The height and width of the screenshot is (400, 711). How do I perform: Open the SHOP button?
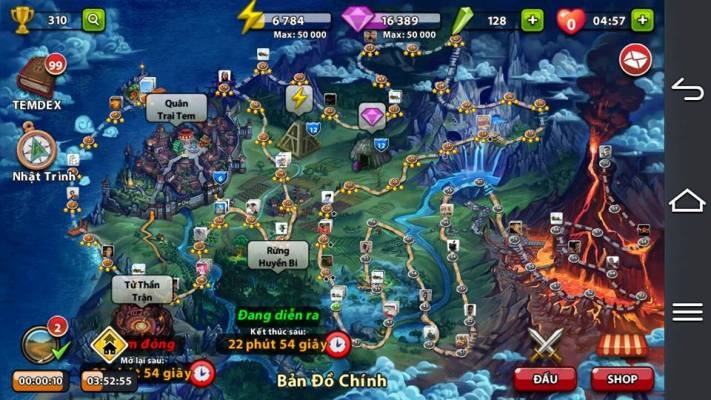(x=622, y=379)
